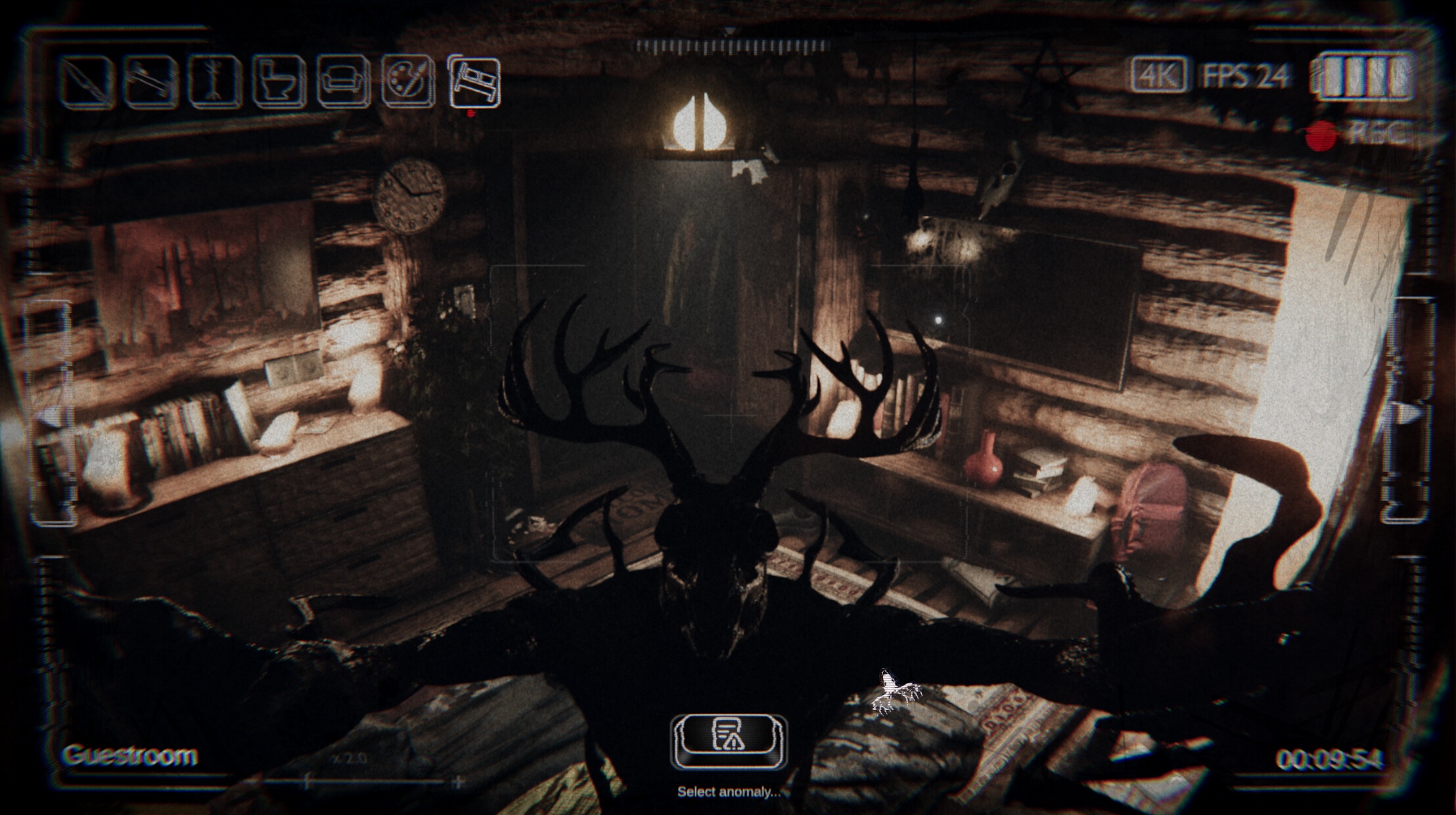
Task: Go to next camera with right arrow
Action: 1409,414
